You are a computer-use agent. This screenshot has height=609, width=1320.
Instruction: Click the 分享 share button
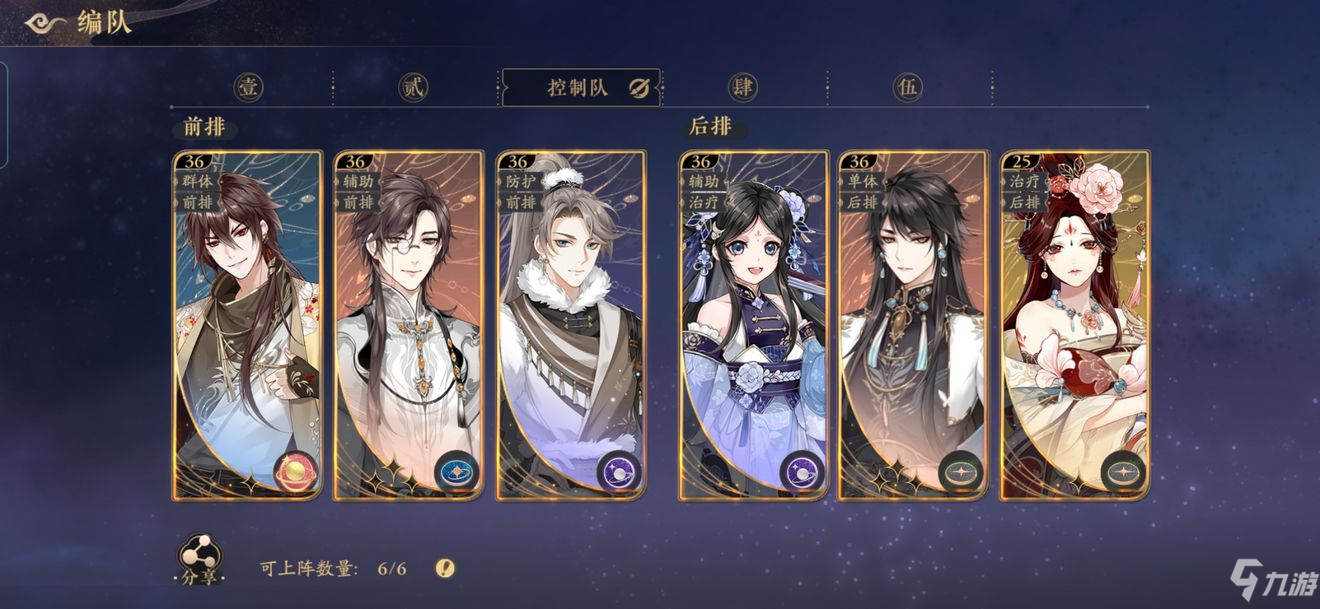(200, 560)
